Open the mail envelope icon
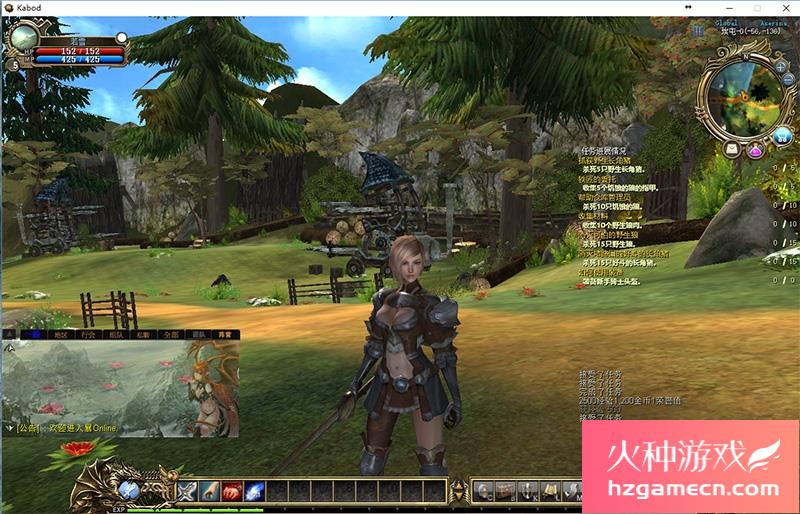This screenshot has width=800, height=514. point(732,149)
